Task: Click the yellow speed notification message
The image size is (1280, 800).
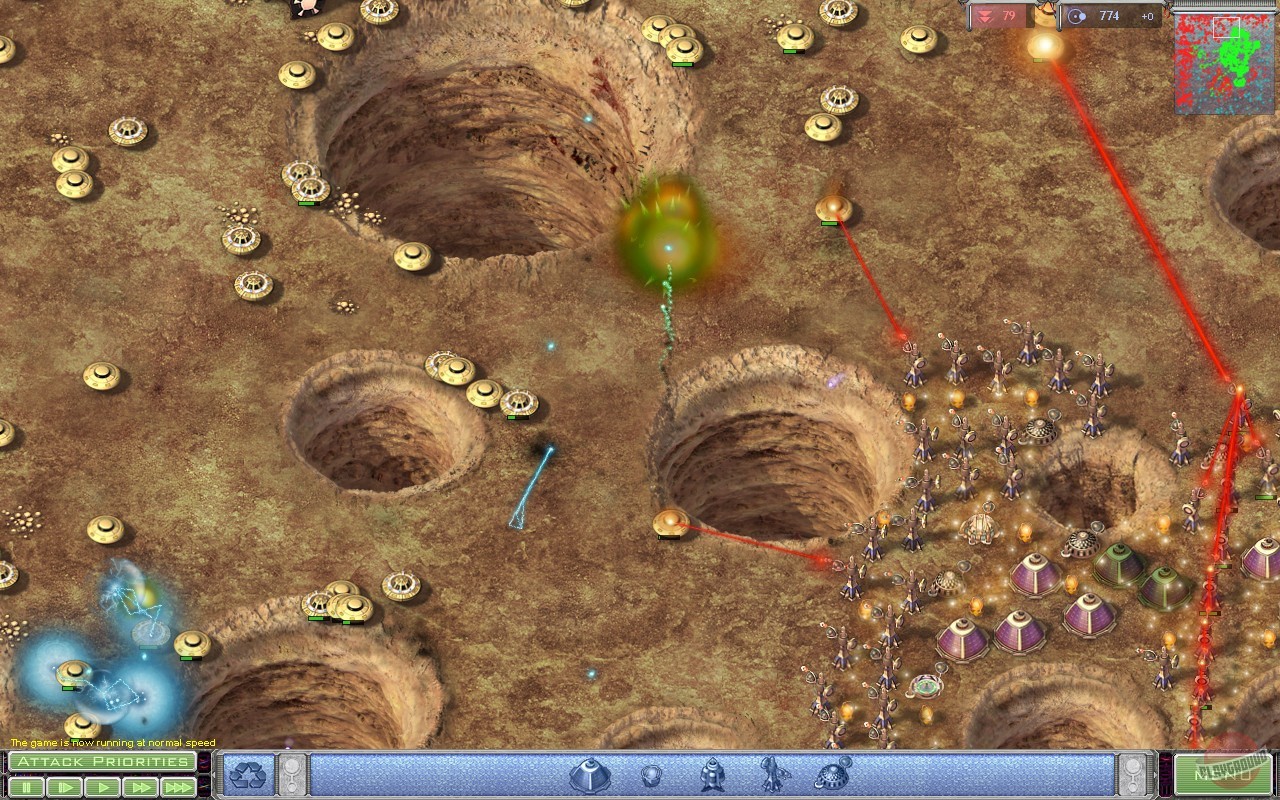Action: click(x=110, y=743)
